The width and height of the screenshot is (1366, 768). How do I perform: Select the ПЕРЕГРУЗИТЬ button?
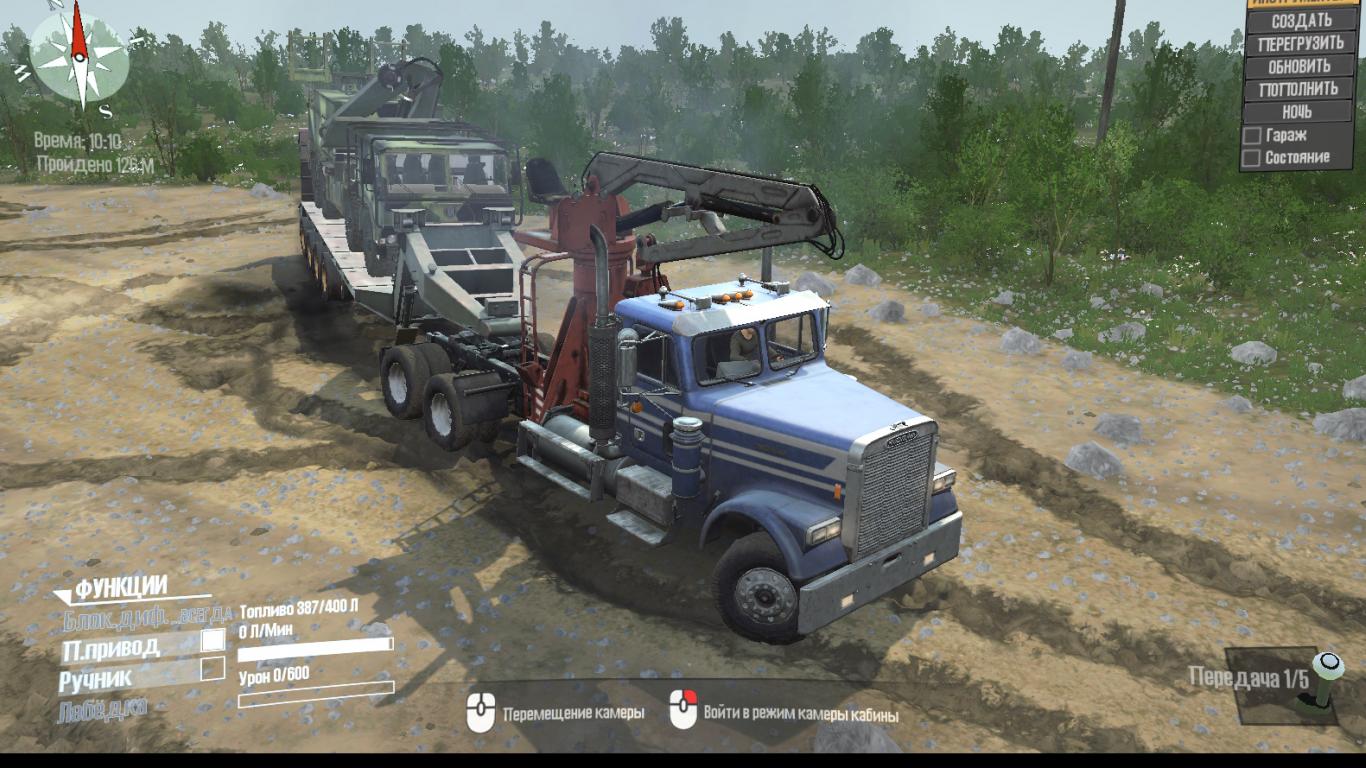(1301, 44)
